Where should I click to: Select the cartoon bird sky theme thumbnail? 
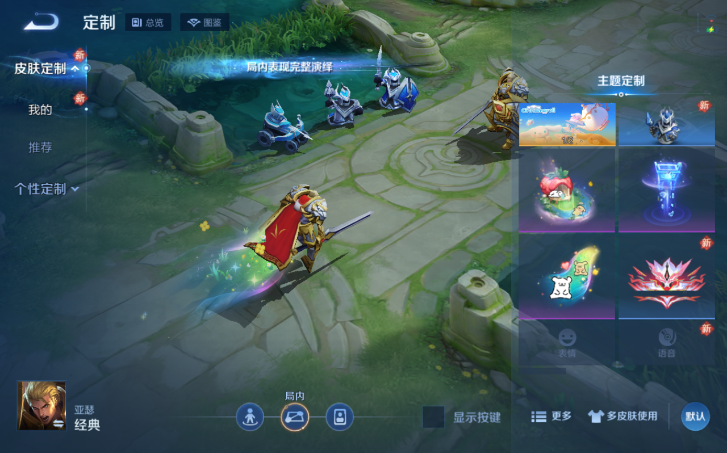pyautogui.click(x=566, y=124)
